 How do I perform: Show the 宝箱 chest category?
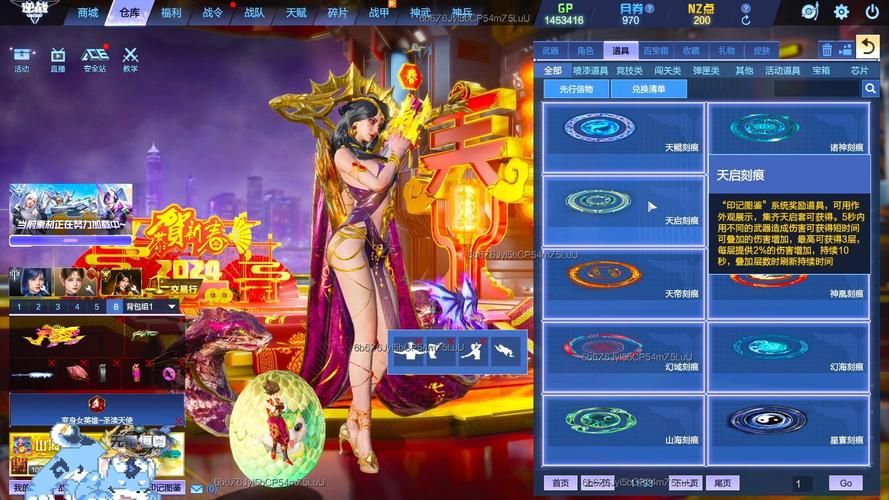coord(821,71)
